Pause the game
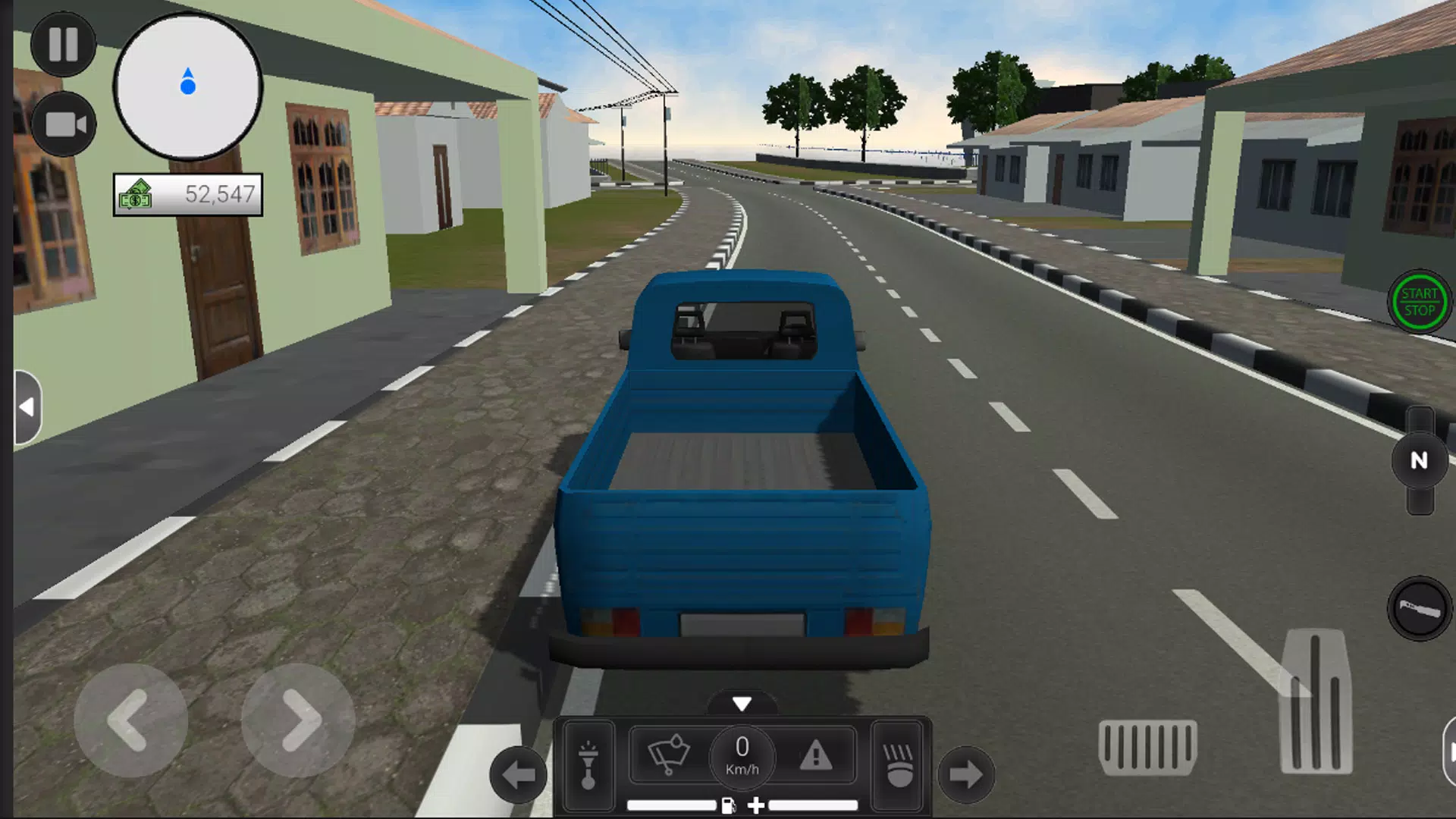Viewport: 1456px width, 819px height. pyautogui.click(x=64, y=44)
